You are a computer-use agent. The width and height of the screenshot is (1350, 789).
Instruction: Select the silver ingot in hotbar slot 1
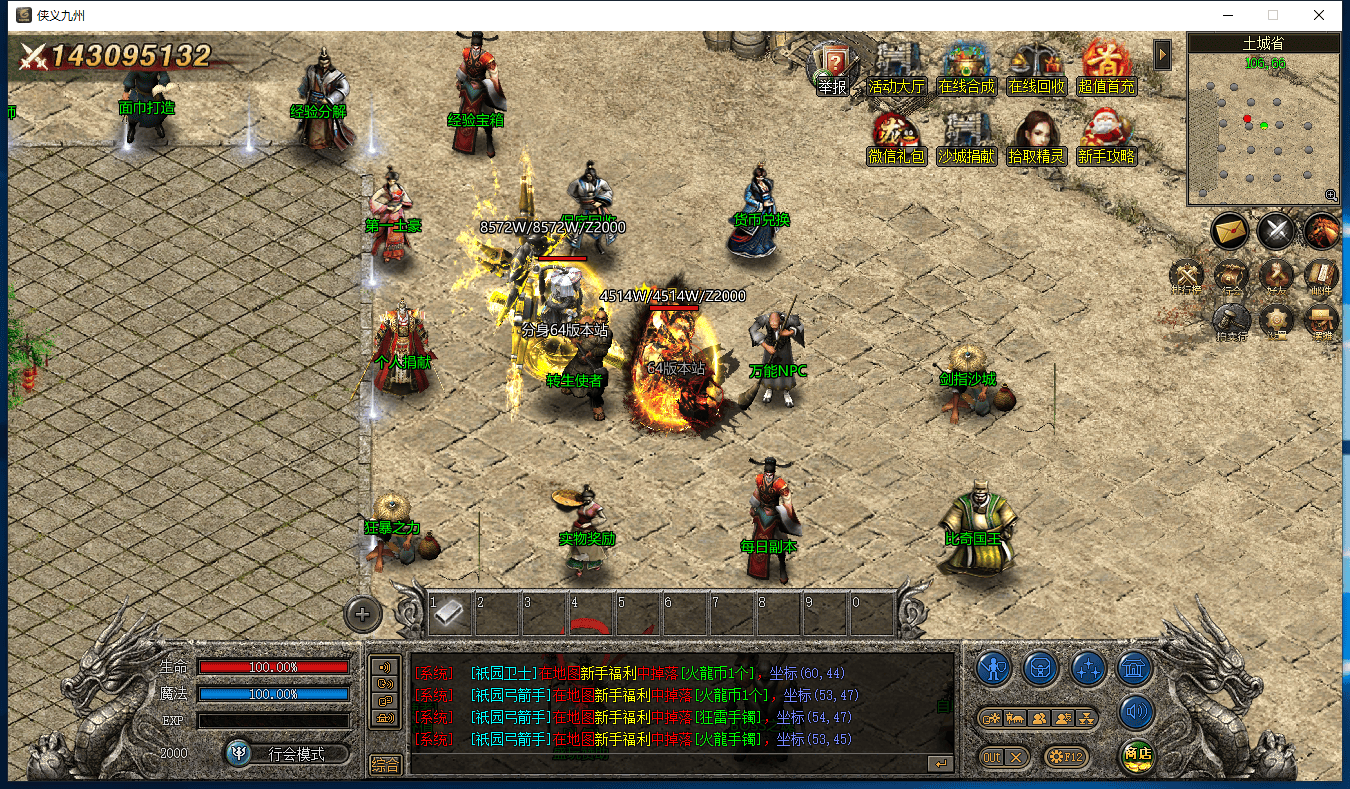pos(450,612)
